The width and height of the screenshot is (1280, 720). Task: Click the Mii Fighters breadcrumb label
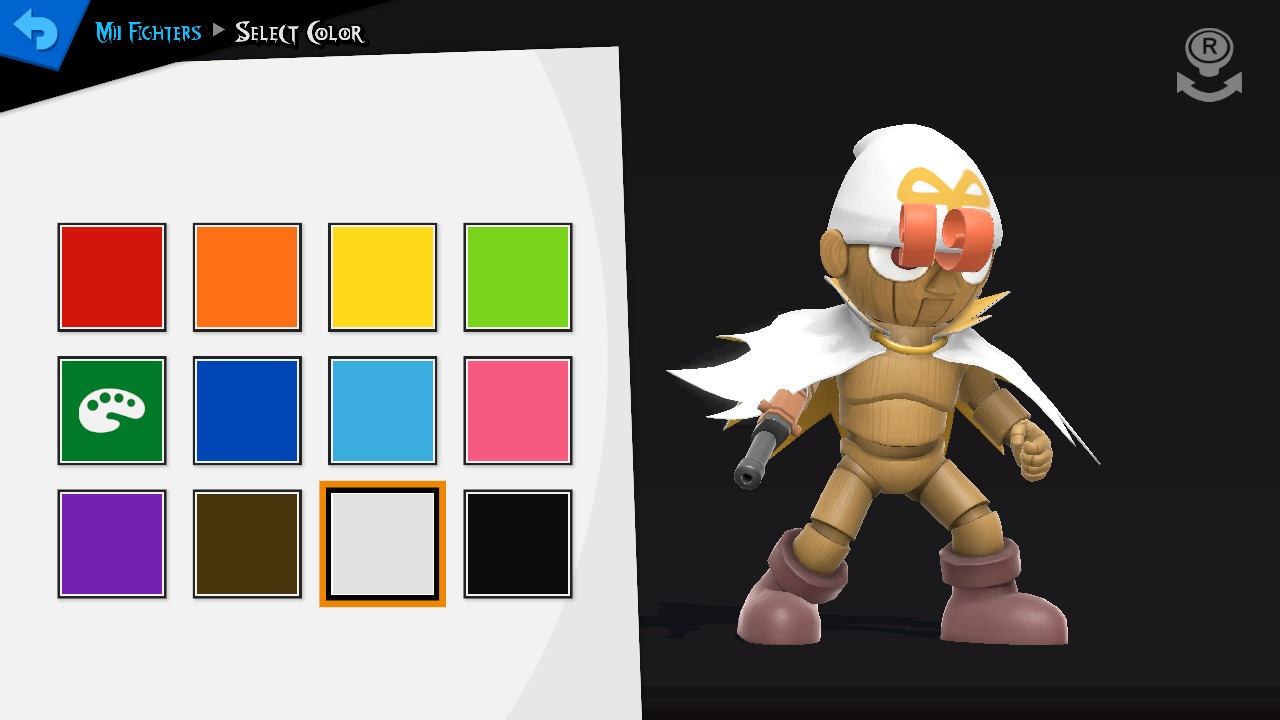[x=146, y=32]
